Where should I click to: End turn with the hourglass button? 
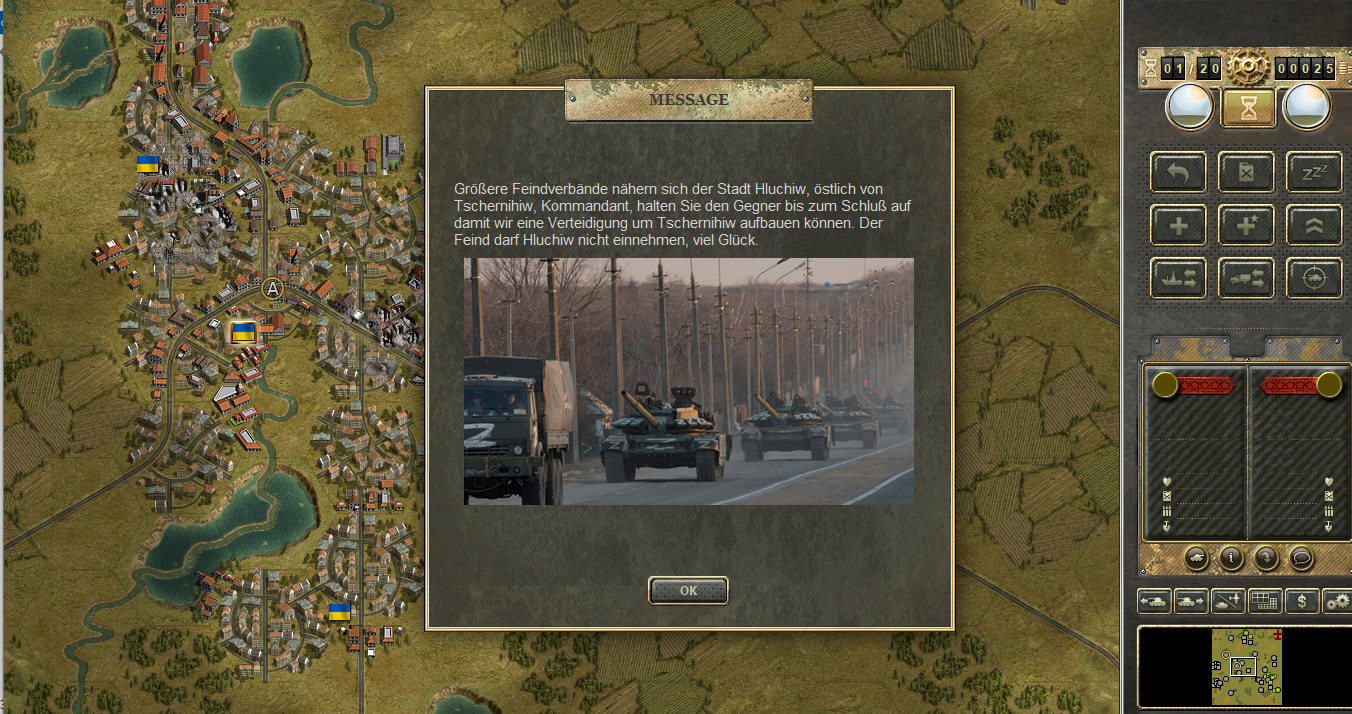1247,108
